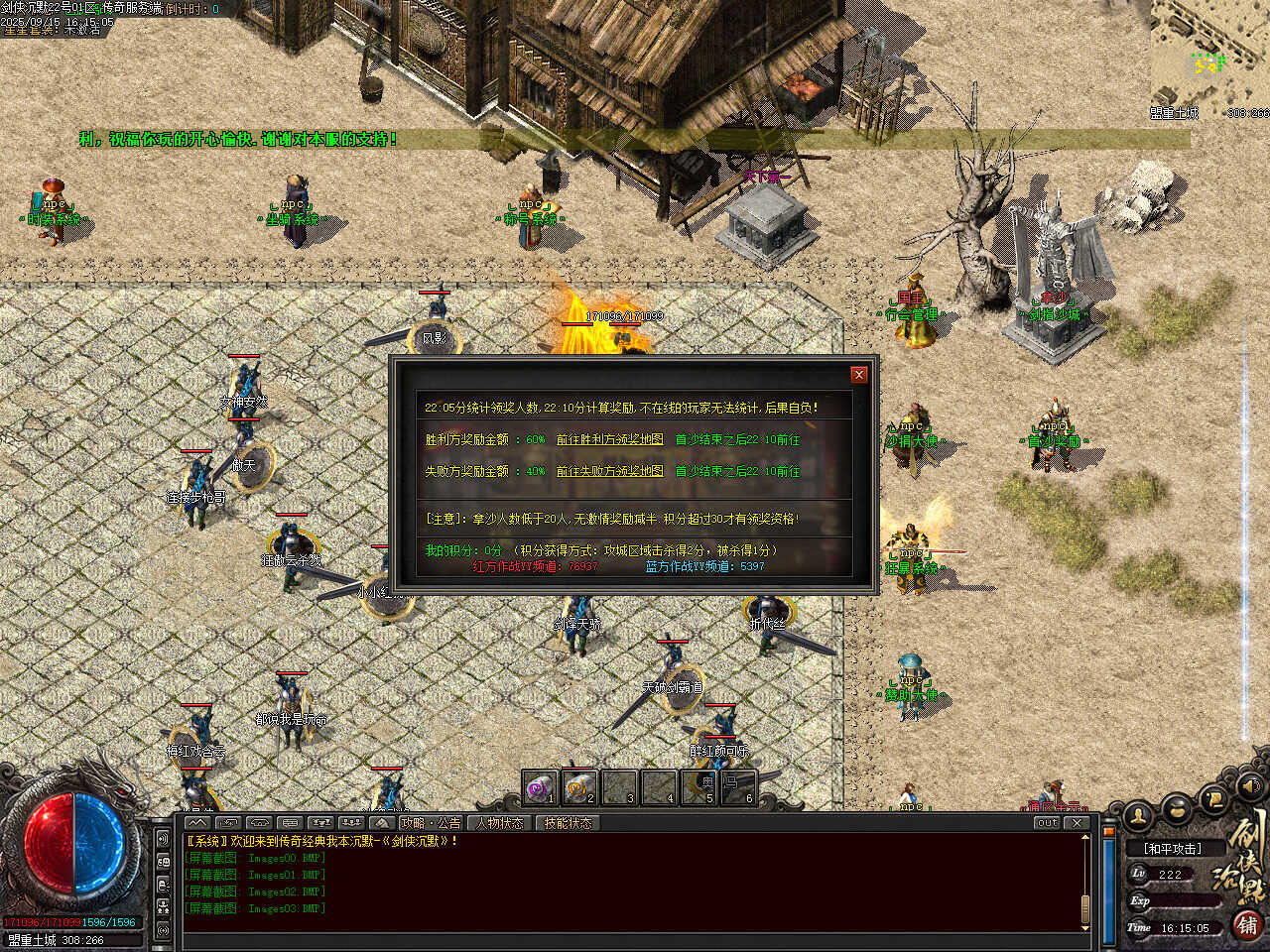
Task: Open the 攻略·公告 tab
Action: (x=431, y=822)
